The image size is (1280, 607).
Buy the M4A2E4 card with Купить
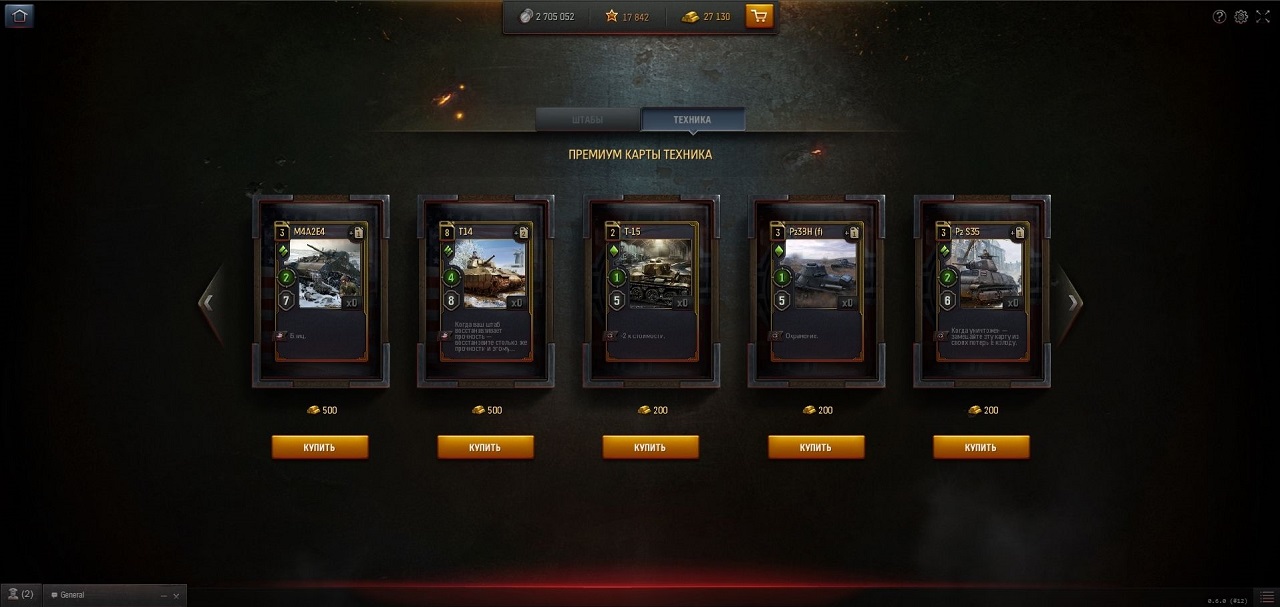tap(320, 447)
